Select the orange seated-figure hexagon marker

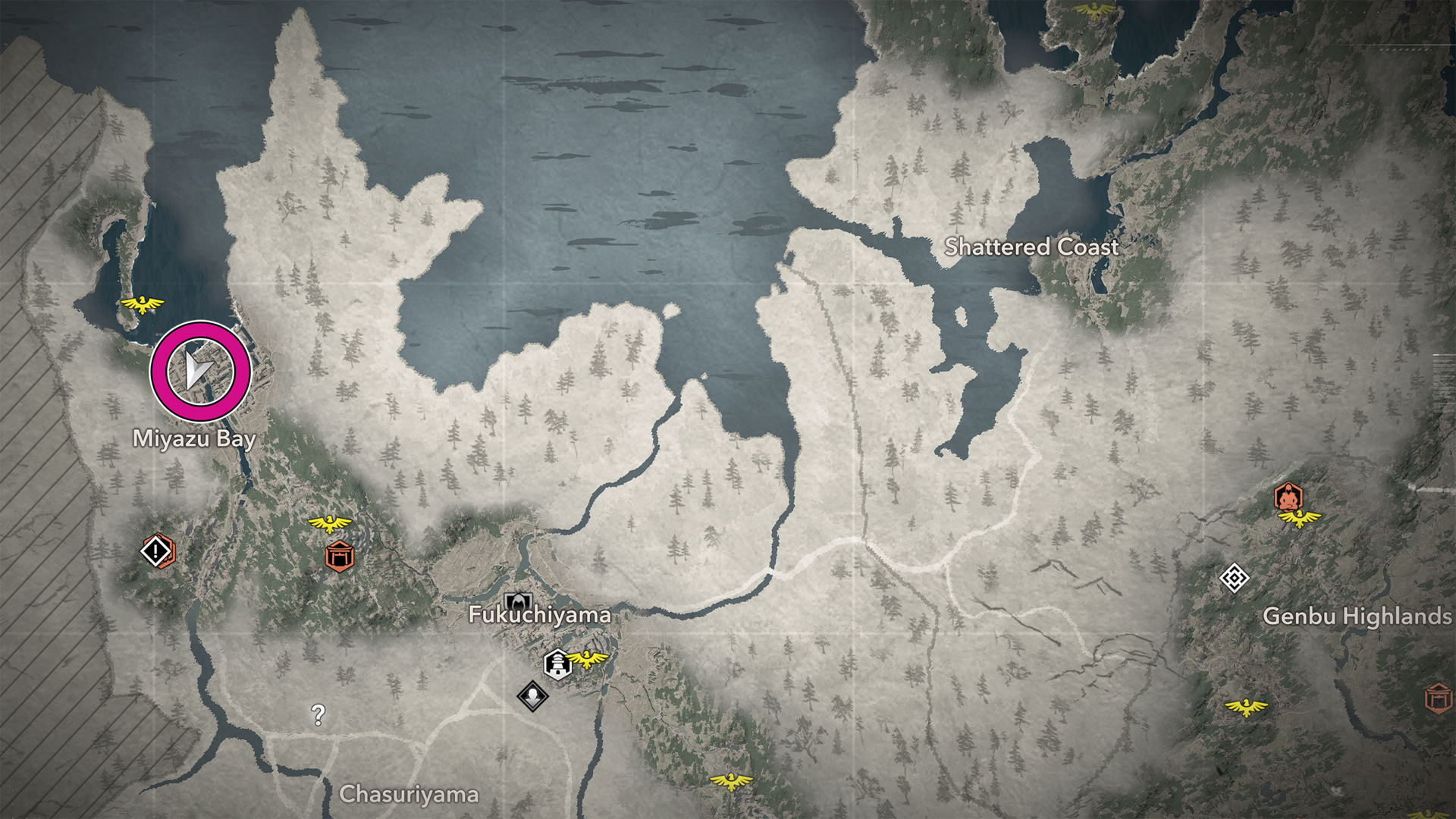(1288, 497)
